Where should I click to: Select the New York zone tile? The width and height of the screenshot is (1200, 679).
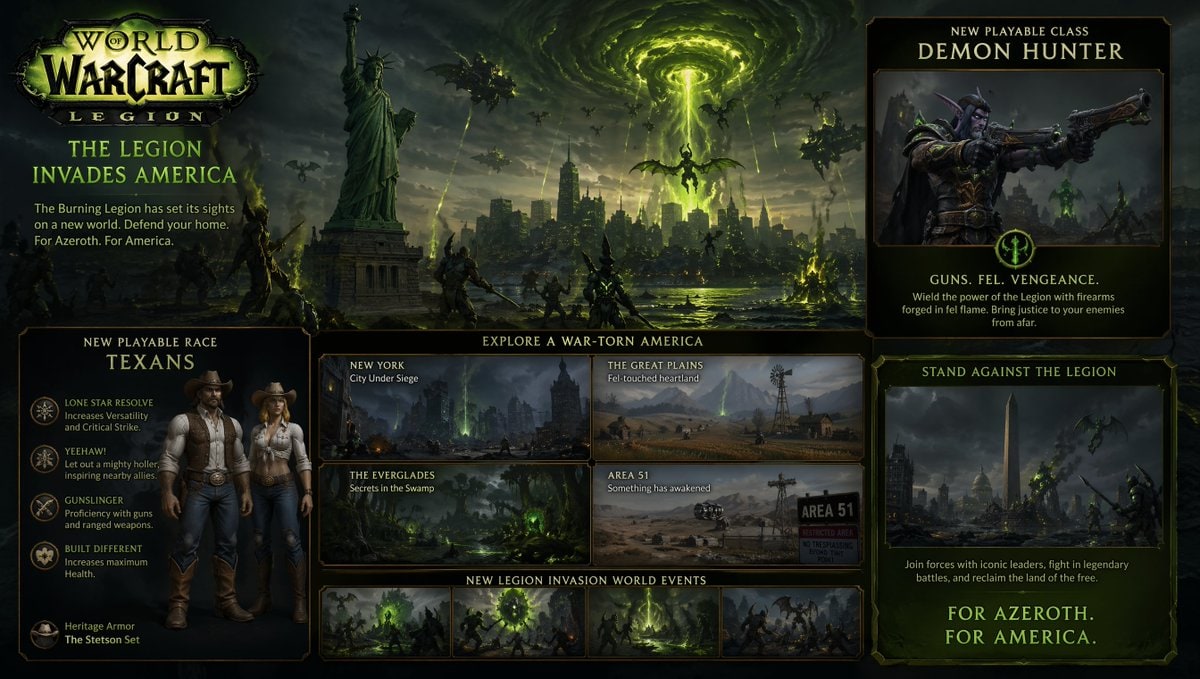click(455, 406)
